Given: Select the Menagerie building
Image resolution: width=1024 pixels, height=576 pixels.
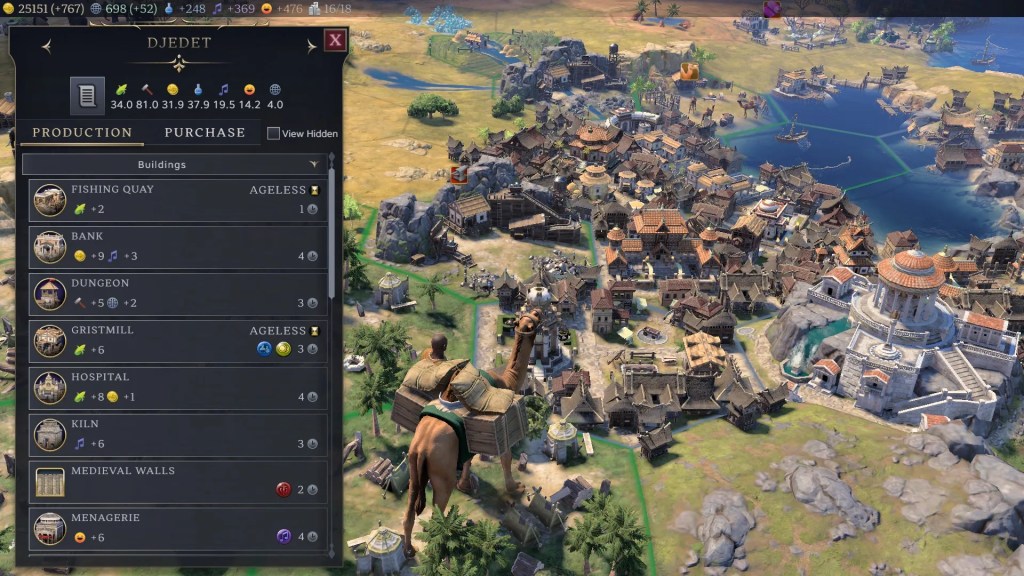Looking at the screenshot, I should click(x=177, y=528).
